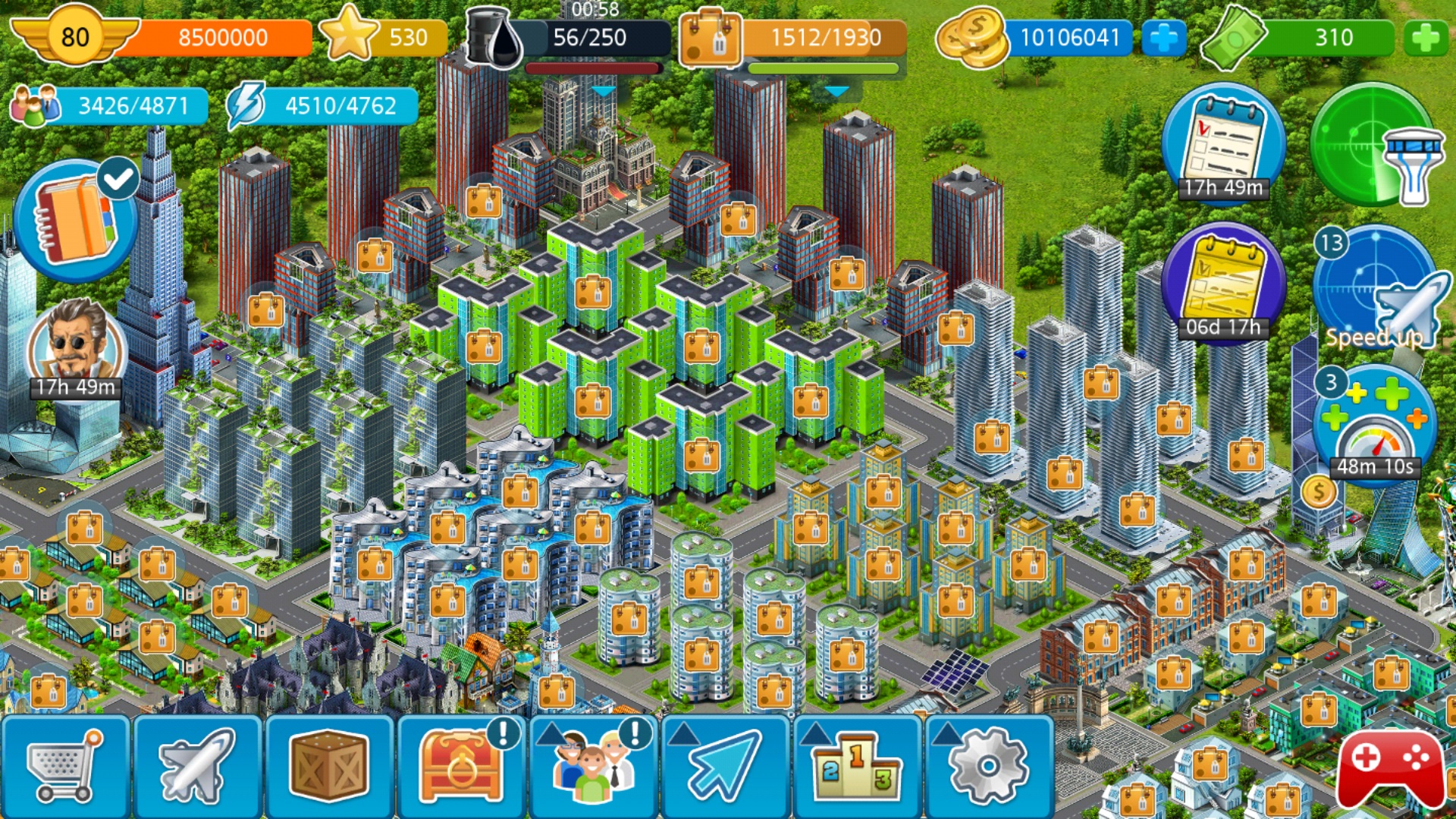Open the shopping cart store
The width and height of the screenshot is (1456, 819).
pos(65,767)
